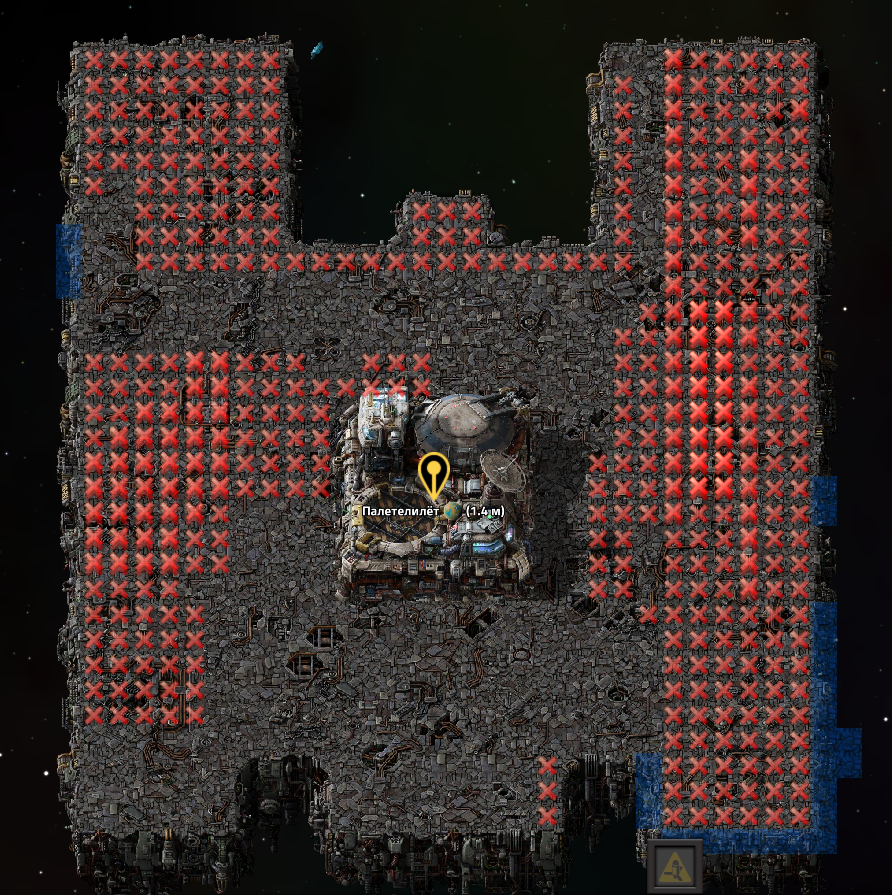Click the yellow warning triangle alert button
The image size is (892, 895).
[674, 866]
